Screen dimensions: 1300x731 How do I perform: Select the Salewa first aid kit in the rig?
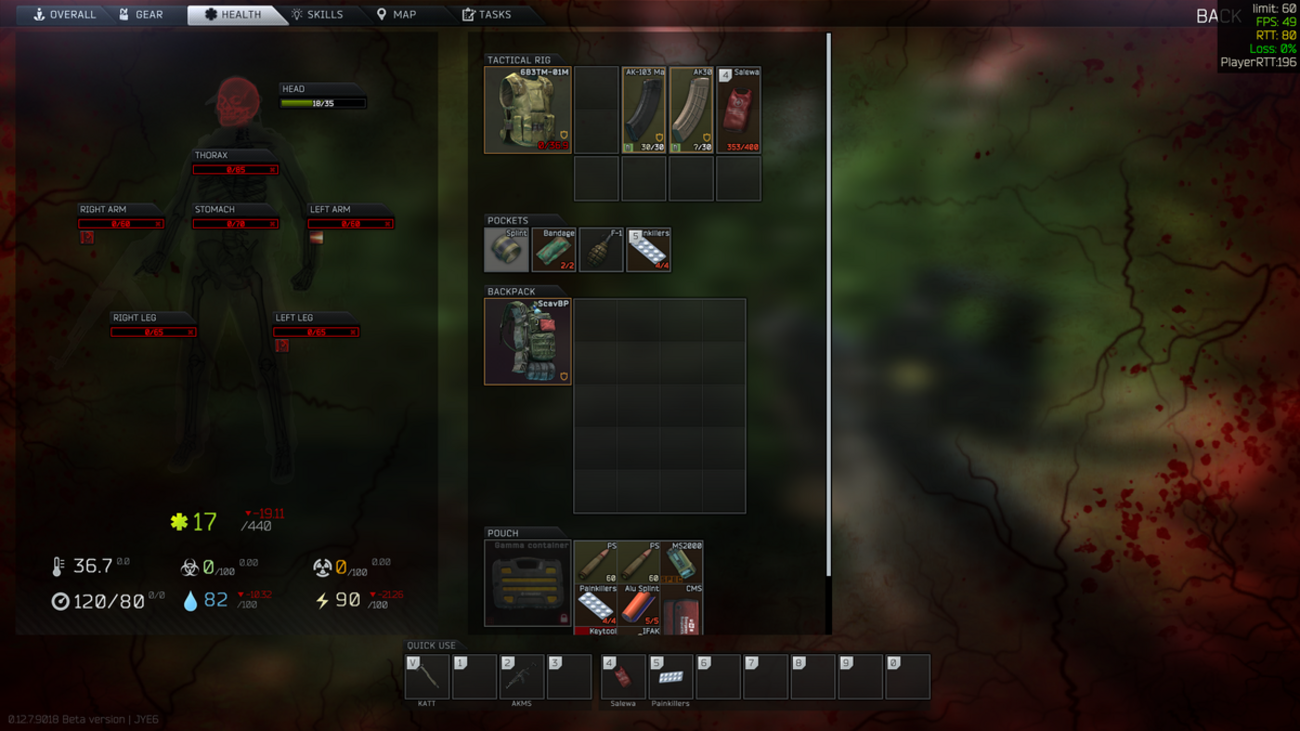coord(739,110)
